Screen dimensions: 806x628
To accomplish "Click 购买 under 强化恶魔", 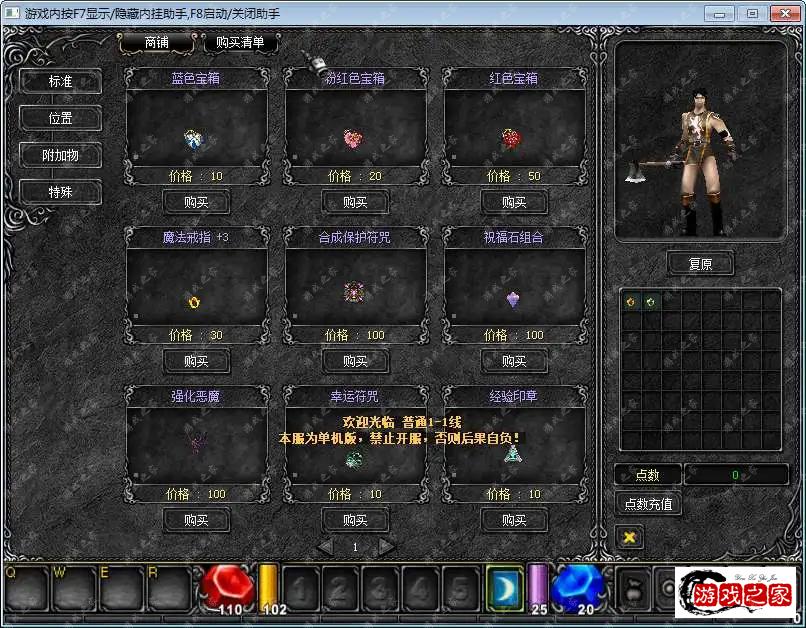I will (196, 520).
